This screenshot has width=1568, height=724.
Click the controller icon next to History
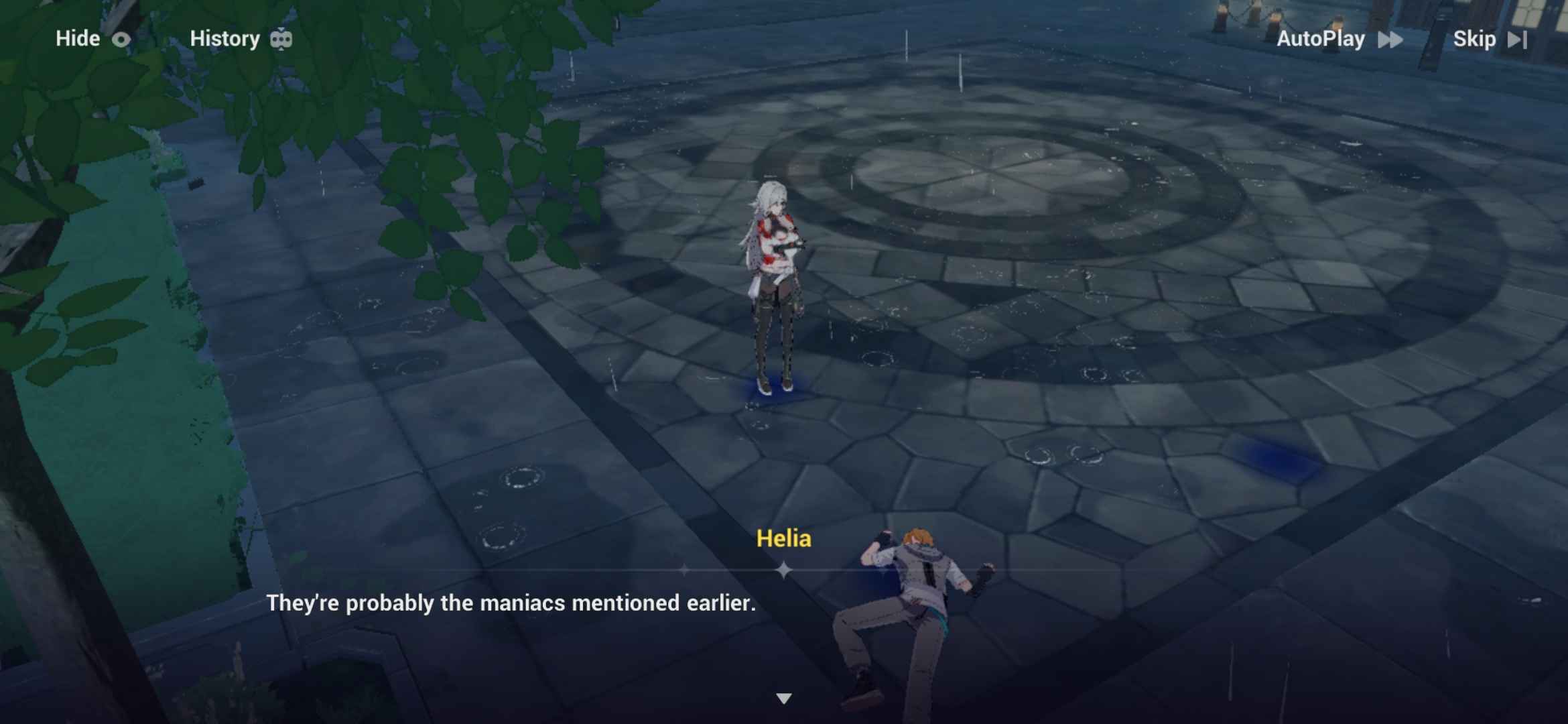coord(281,39)
